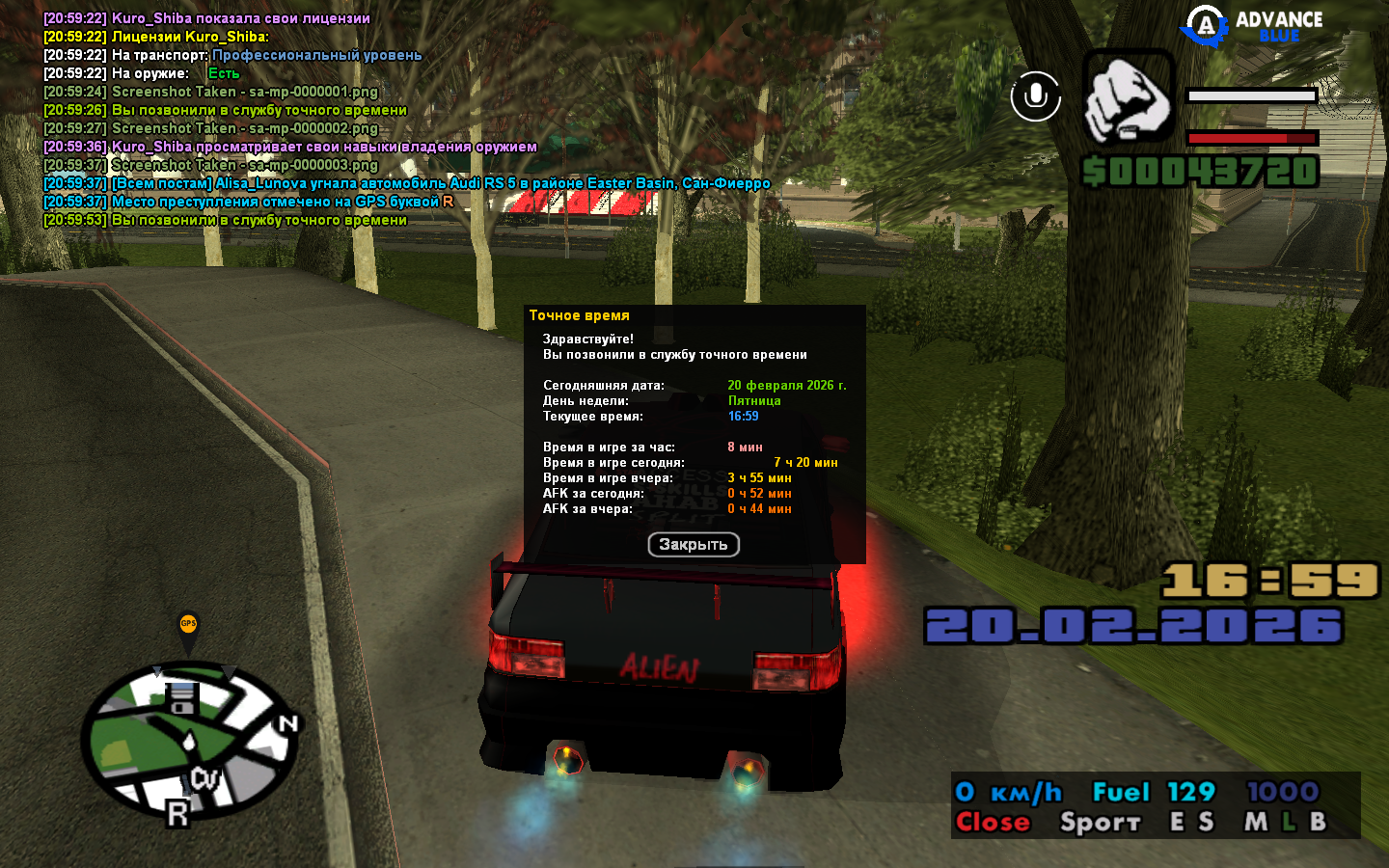Click the Advance Blue server logo
Screen dimensions: 1389x868
coord(1254,26)
